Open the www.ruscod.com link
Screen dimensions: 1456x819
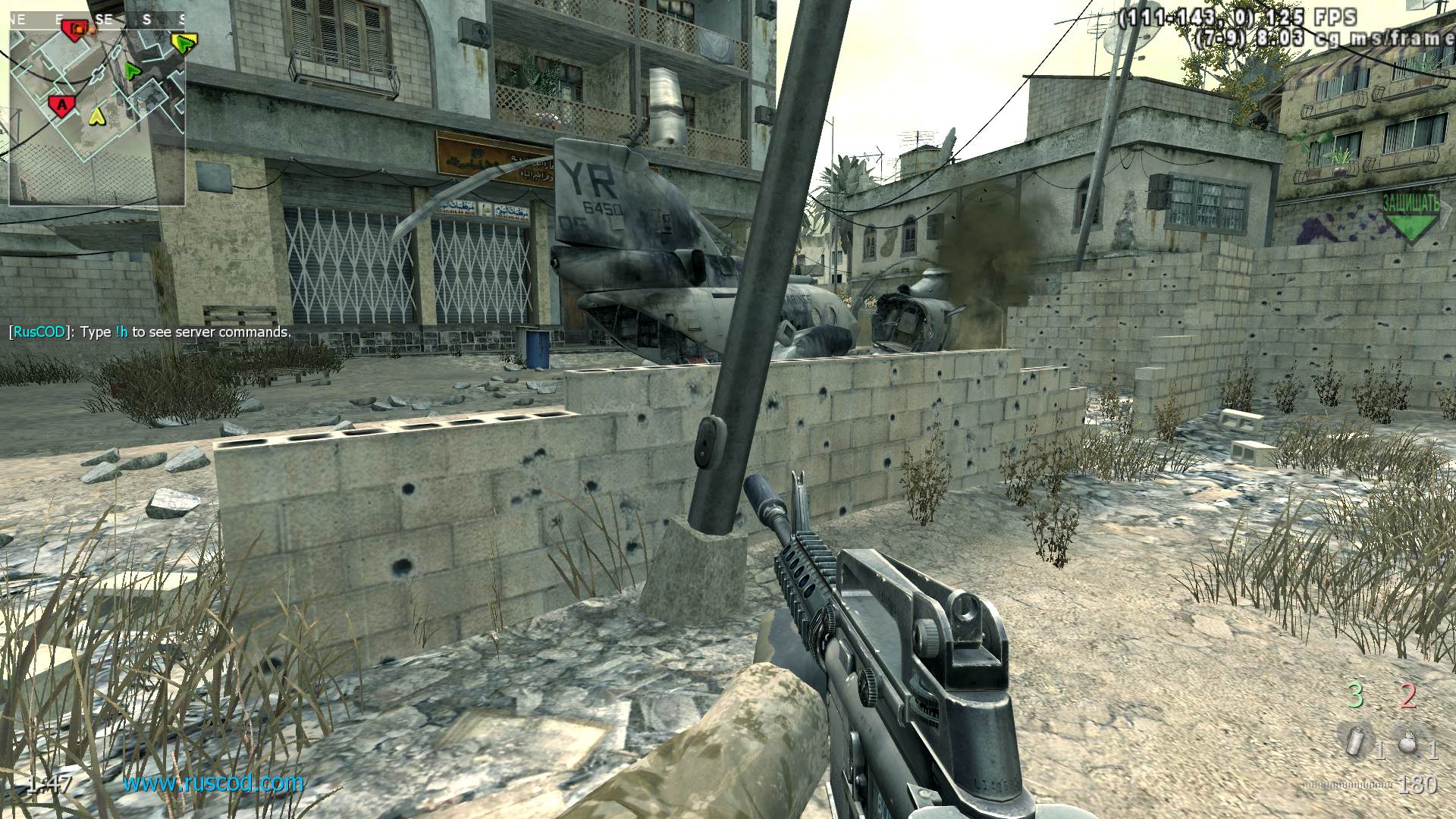(x=213, y=783)
